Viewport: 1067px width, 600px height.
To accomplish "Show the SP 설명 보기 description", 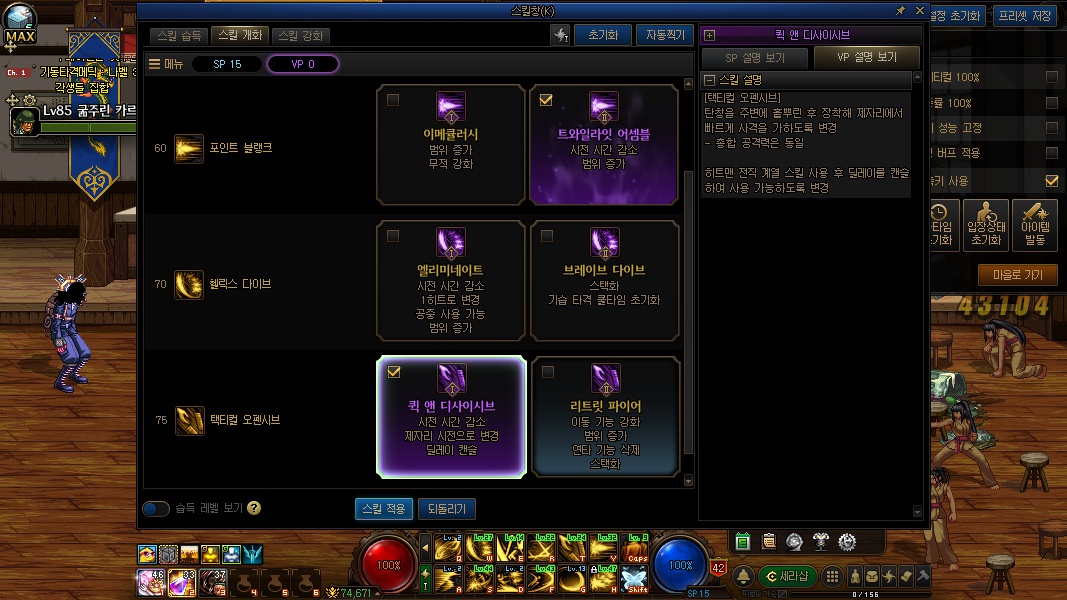I will tap(755, 58).
